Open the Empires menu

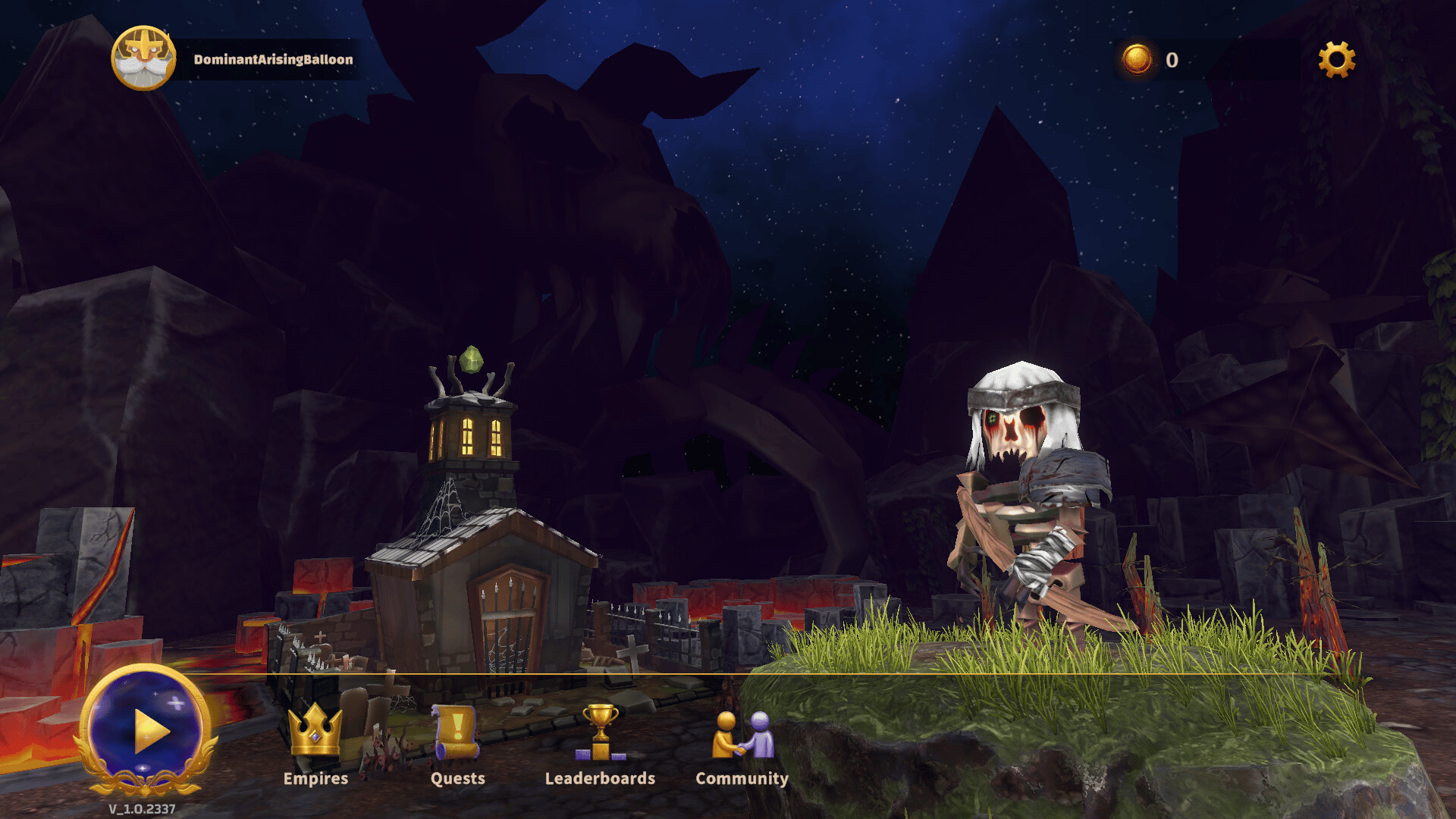point(315,743)
